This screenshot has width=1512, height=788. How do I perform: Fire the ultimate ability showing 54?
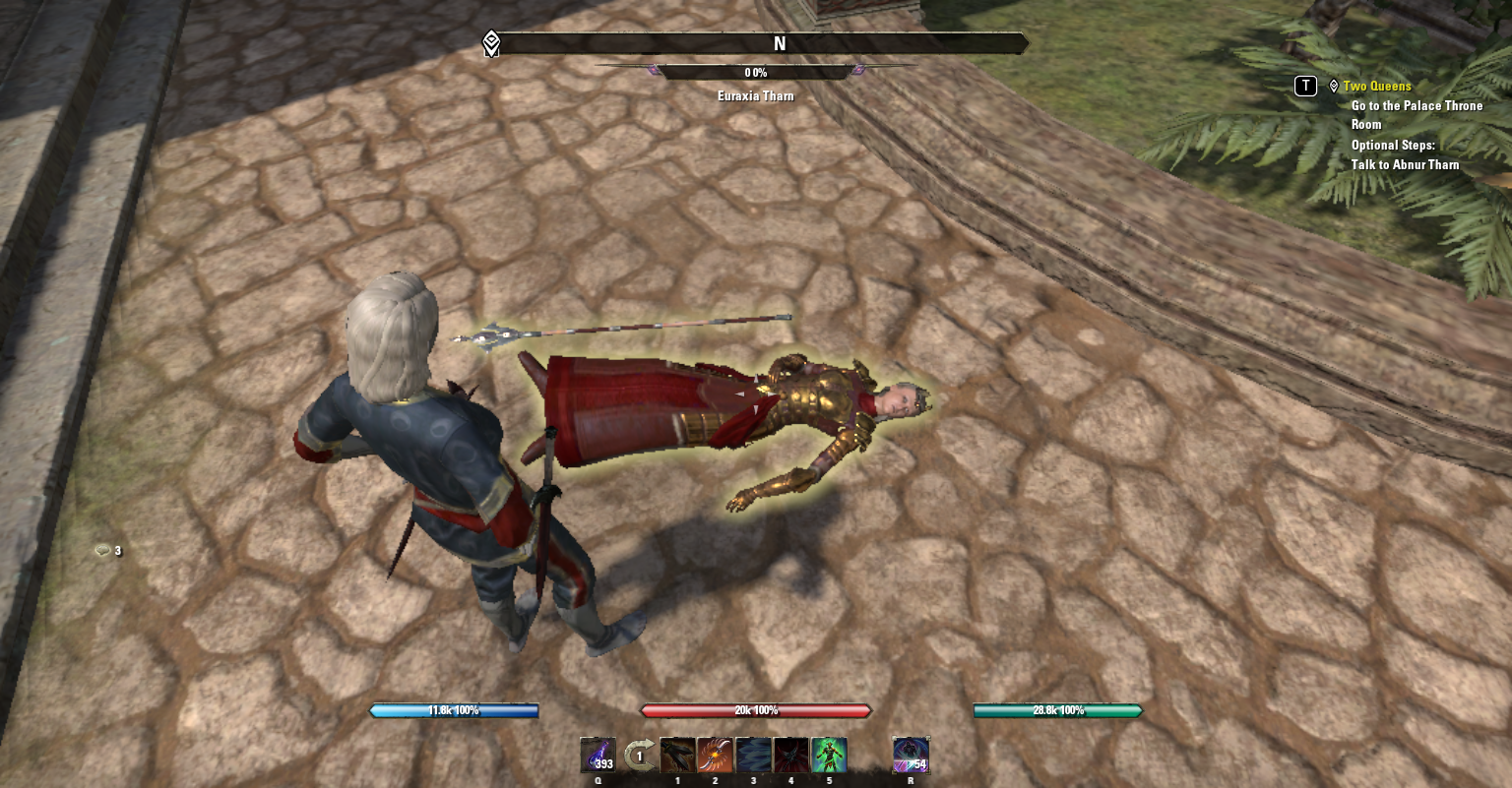pyautogui.click(x=910, y=756)
